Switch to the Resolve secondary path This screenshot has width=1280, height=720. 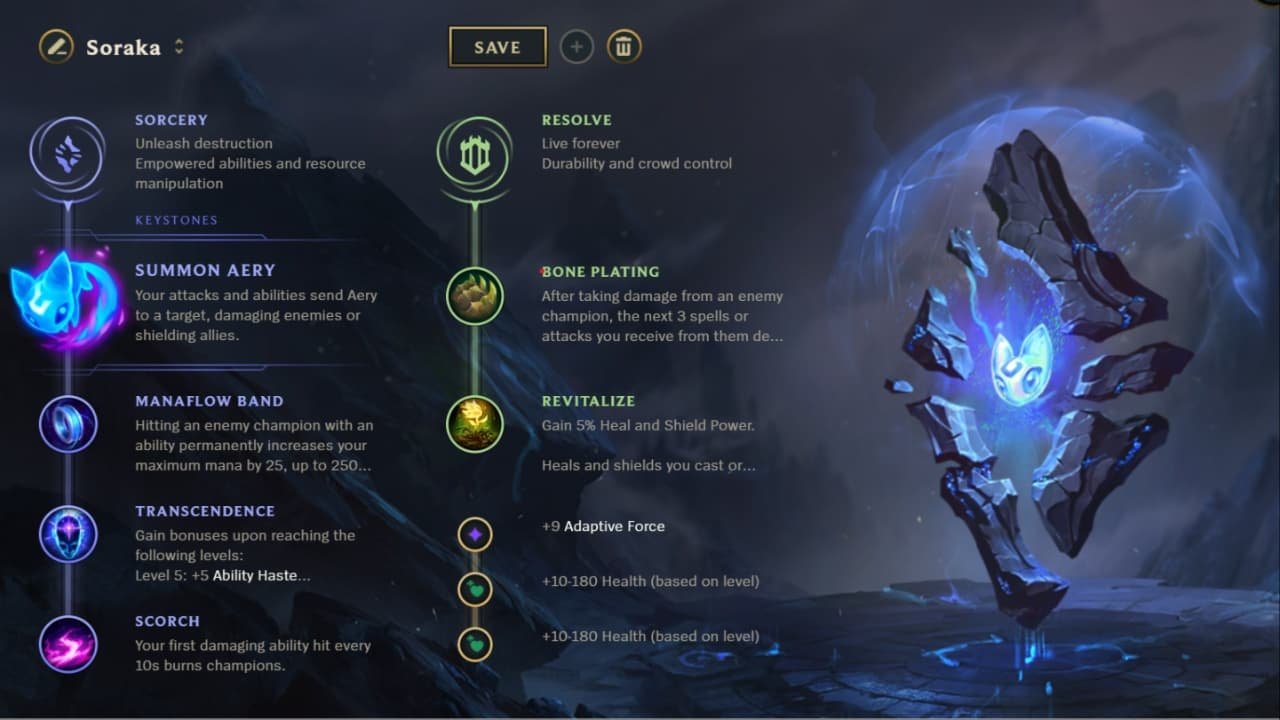(577, 119)
